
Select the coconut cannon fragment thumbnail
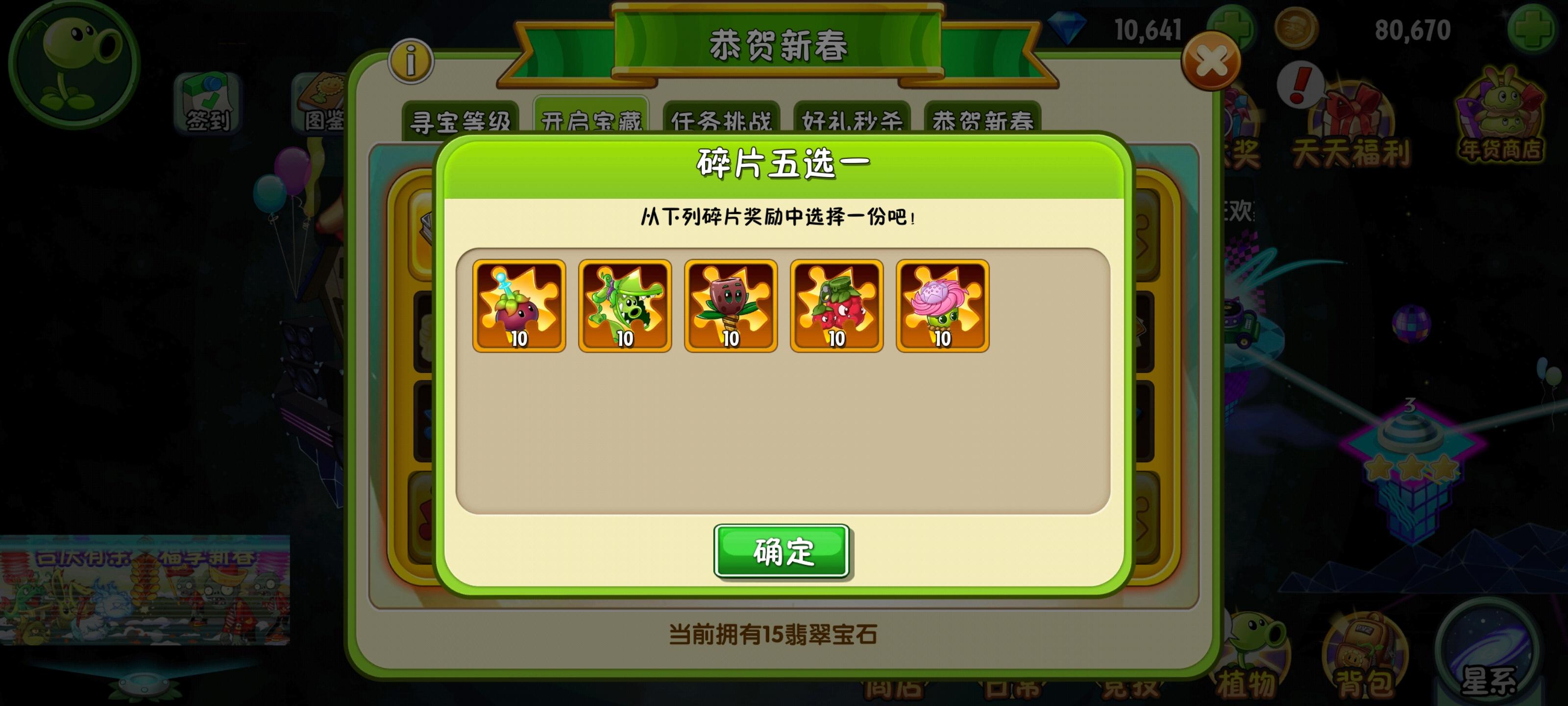pyautogui.click(x=731, y=307)
